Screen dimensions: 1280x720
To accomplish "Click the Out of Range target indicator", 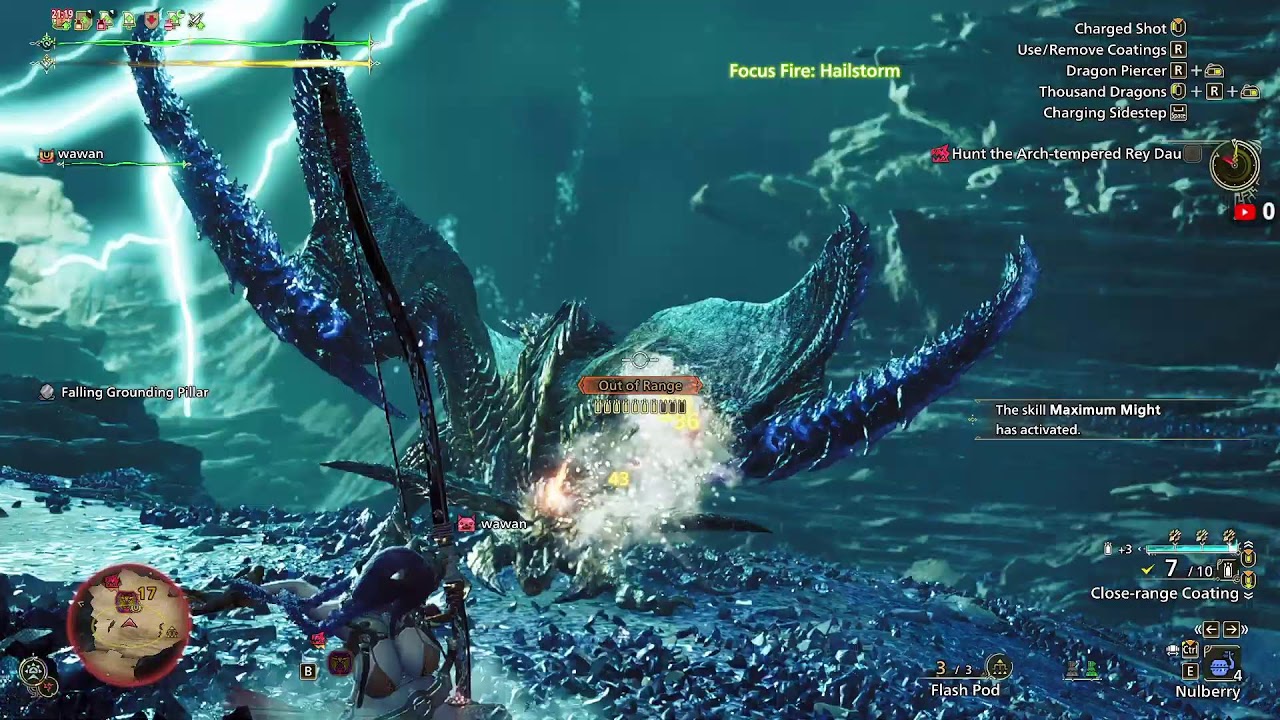I will tap(640, 385).
